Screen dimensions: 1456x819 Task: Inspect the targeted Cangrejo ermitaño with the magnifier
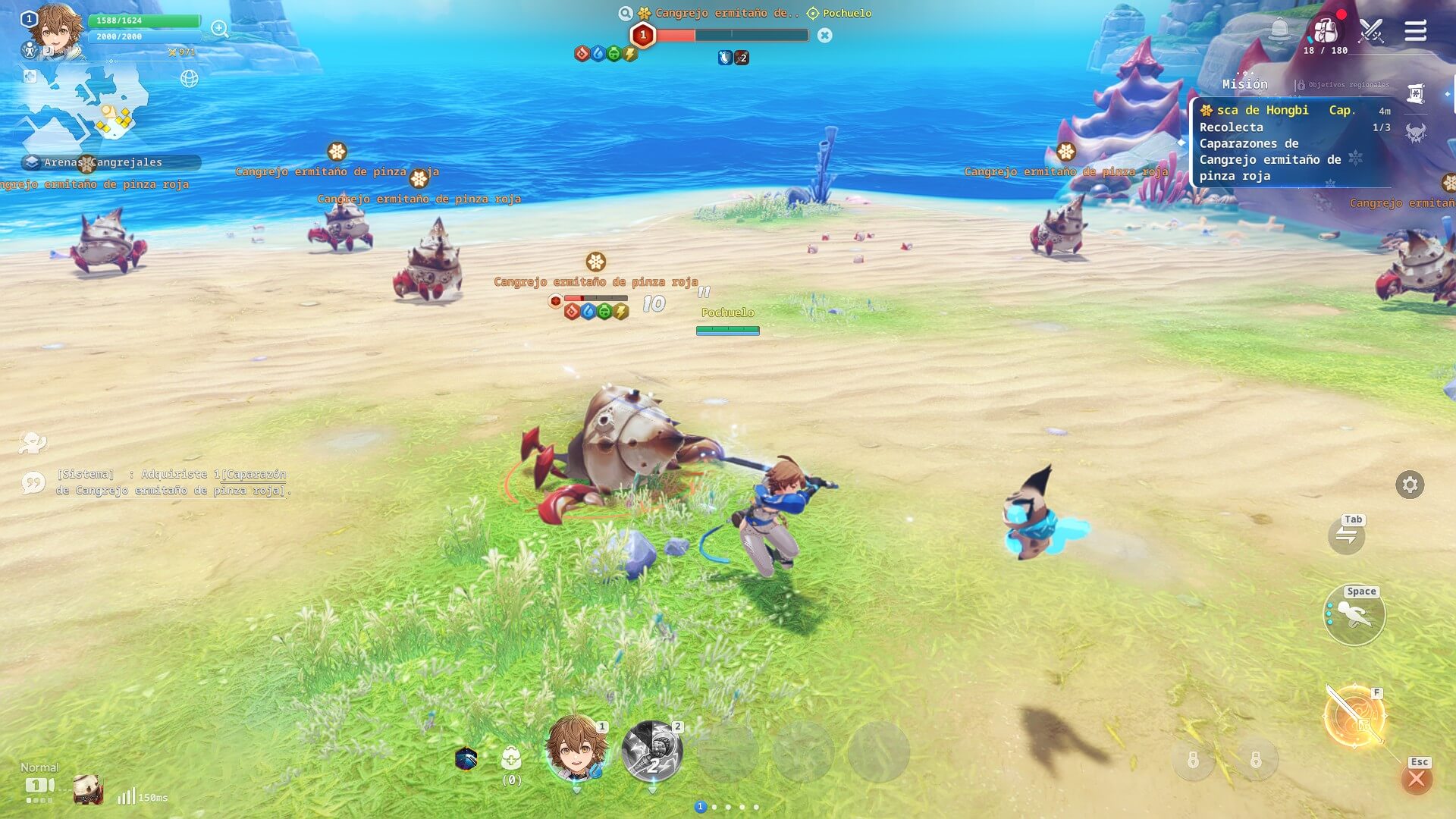(625, 14)
